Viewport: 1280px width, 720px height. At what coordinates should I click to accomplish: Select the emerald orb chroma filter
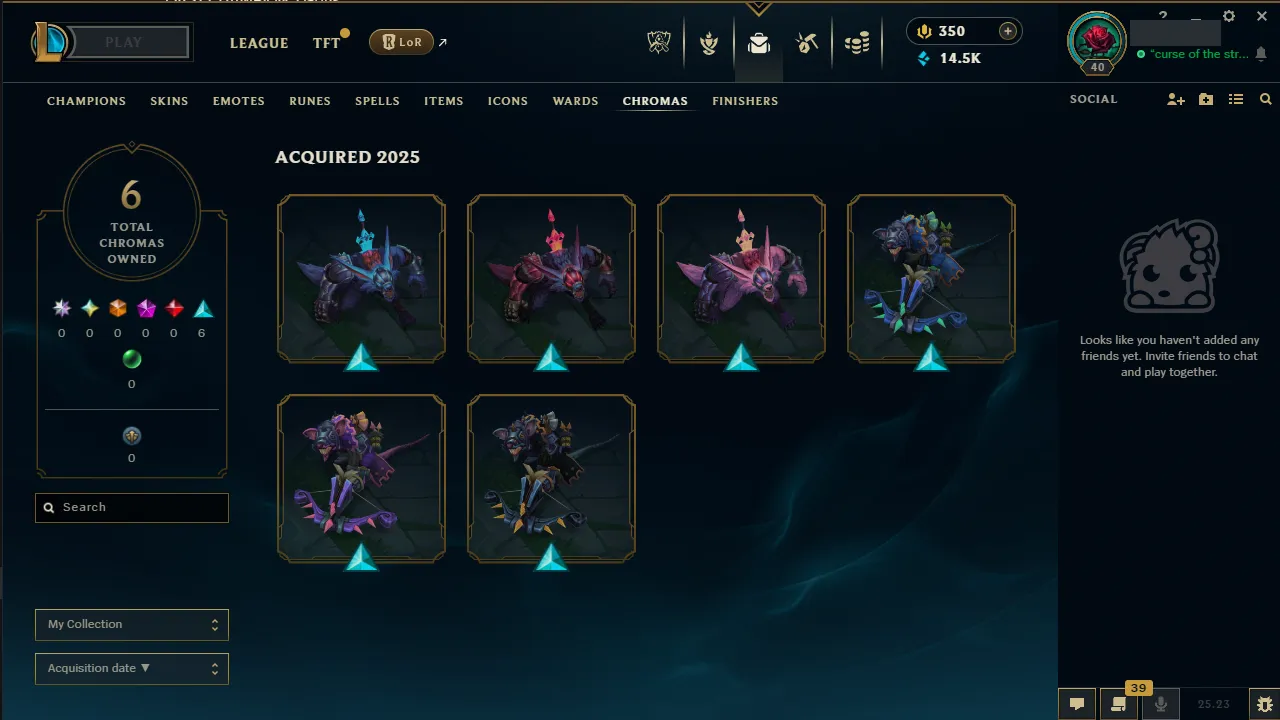[132, 359]
